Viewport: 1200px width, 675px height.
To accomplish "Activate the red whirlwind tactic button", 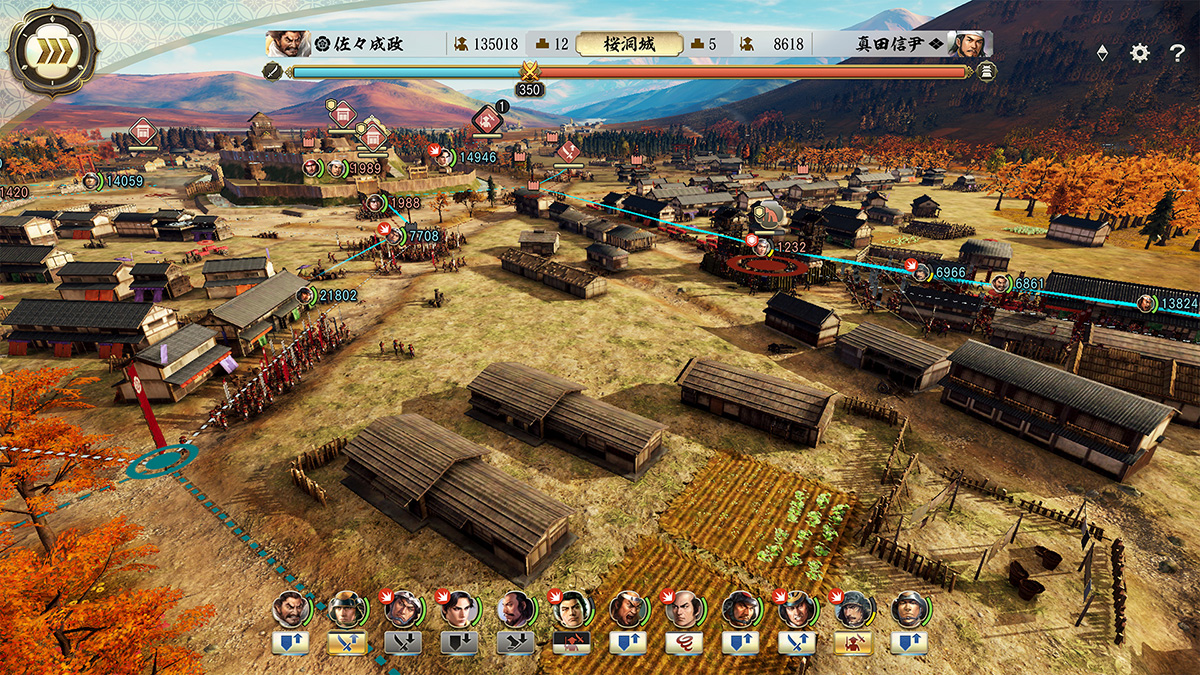I will coord(684,643).
